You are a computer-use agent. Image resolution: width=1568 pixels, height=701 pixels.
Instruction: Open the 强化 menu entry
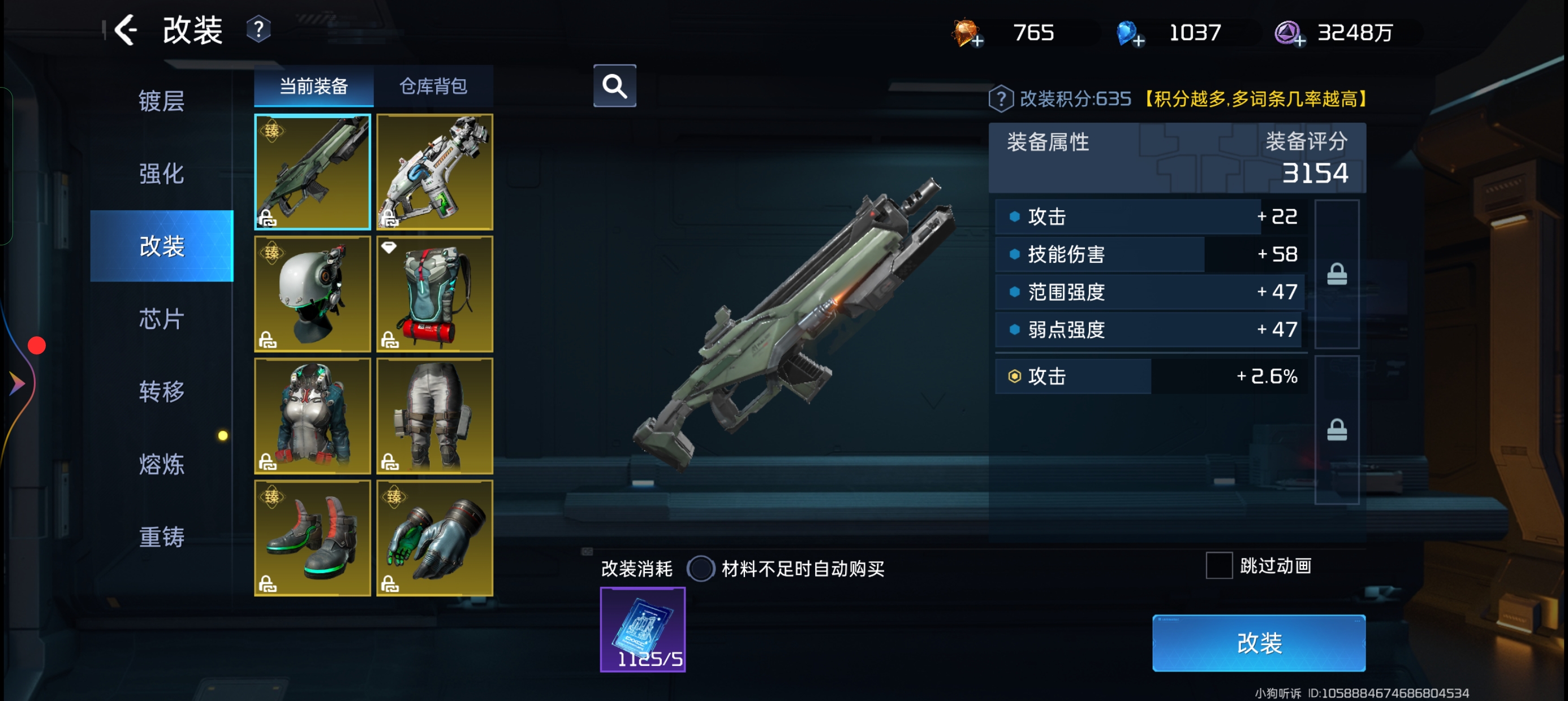pos(161,174)
